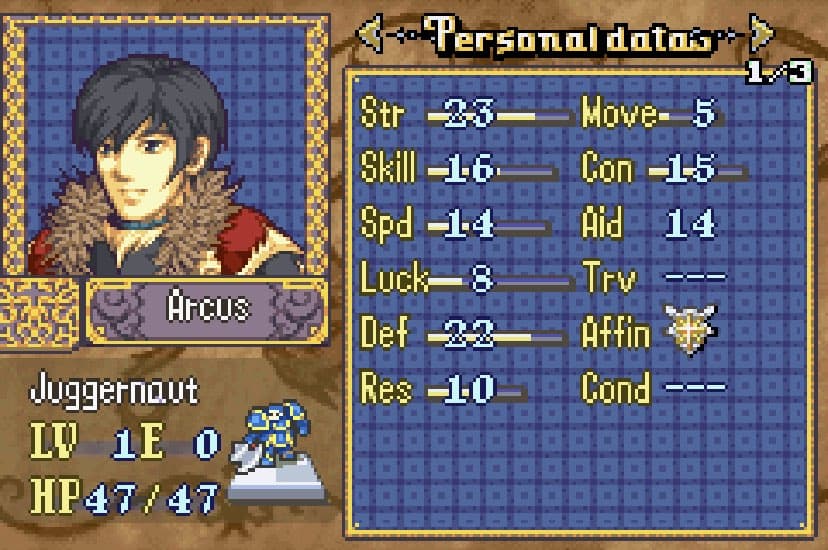The width and height of the screenshot is (828, 550).
Task: Click the left page arrow beside Personal data
Action: (370, 37)
